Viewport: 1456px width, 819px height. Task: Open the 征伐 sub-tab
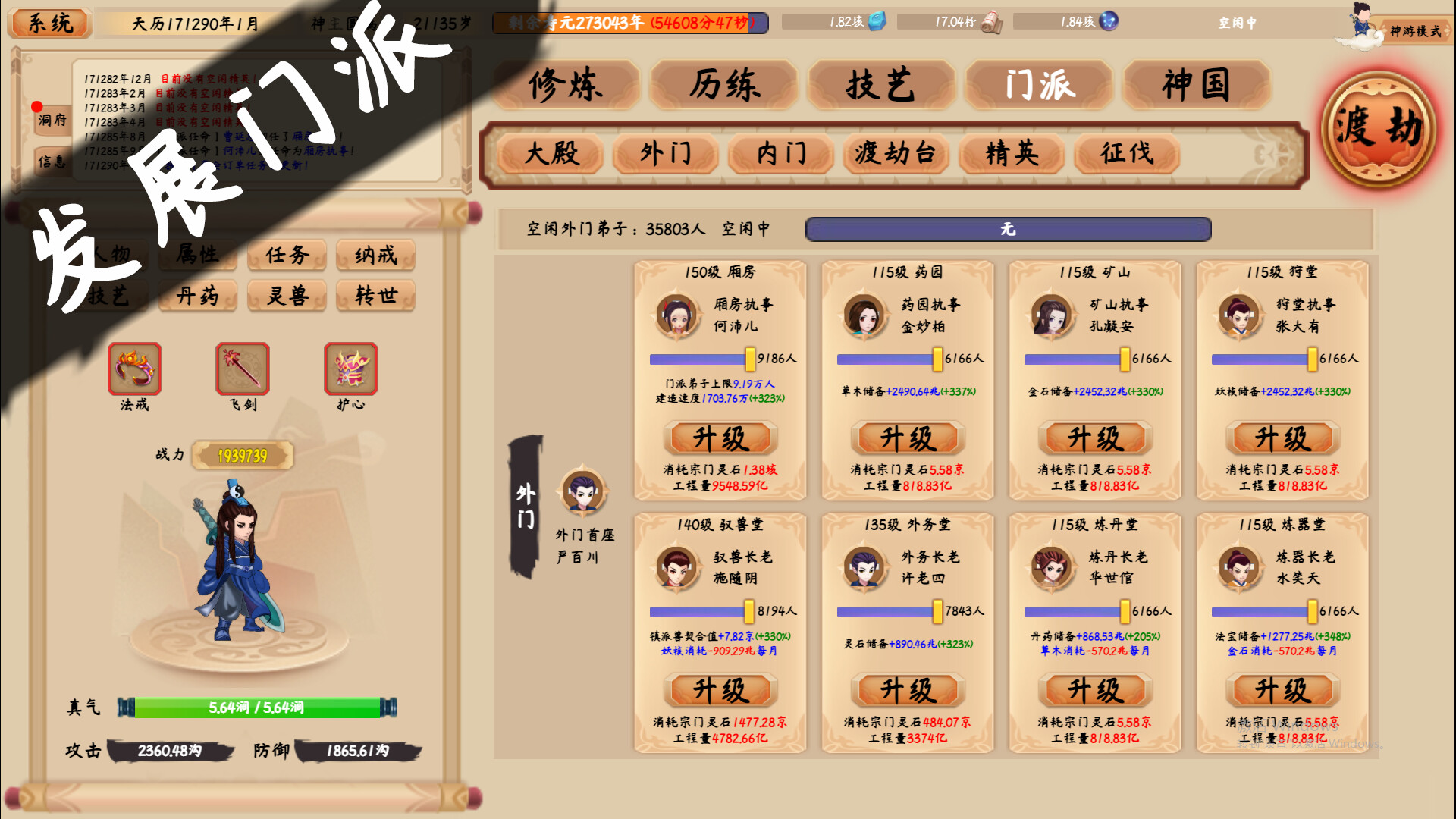pos(1128,154)
